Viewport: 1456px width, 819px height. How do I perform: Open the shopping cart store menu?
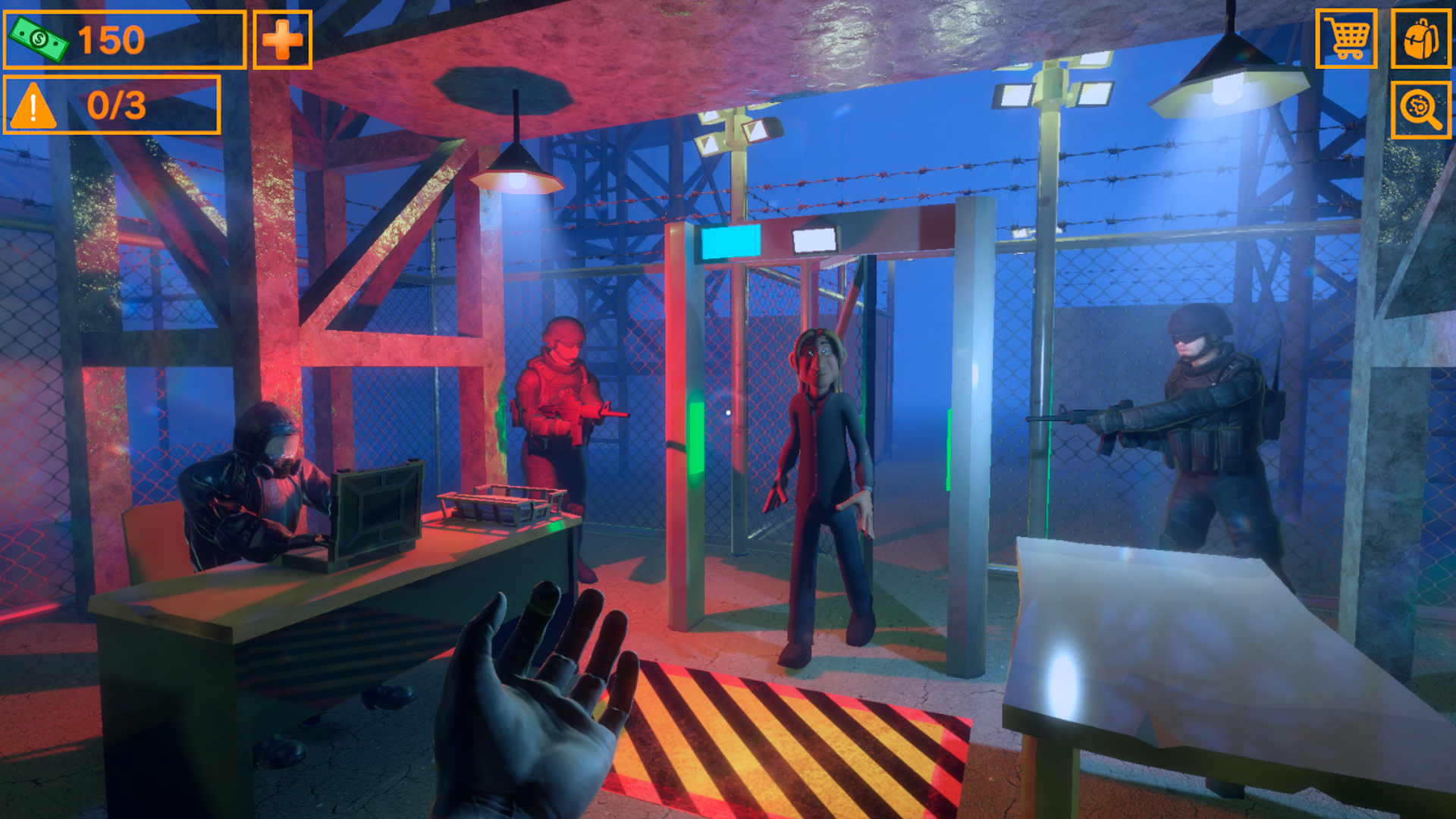tap(1346, 40)
